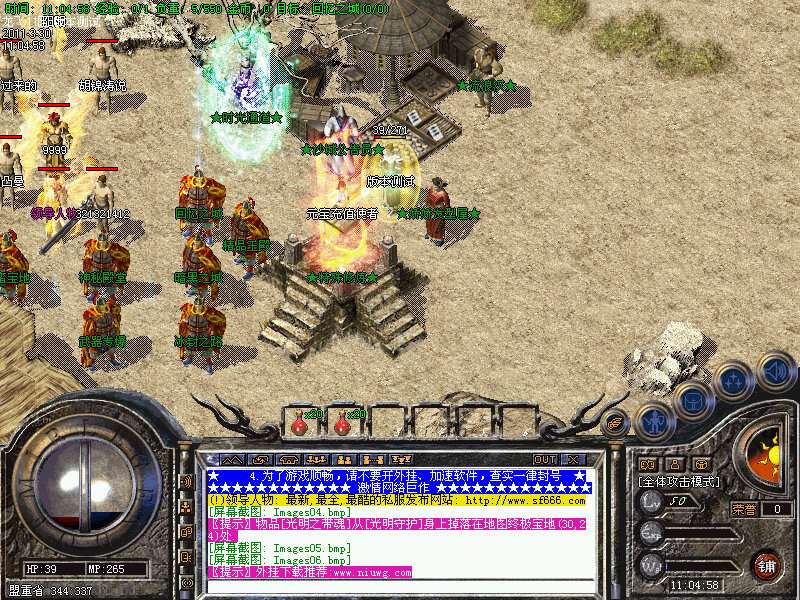Open the character status round button
This screenshot has height=600, width=800.
point(655,420)
